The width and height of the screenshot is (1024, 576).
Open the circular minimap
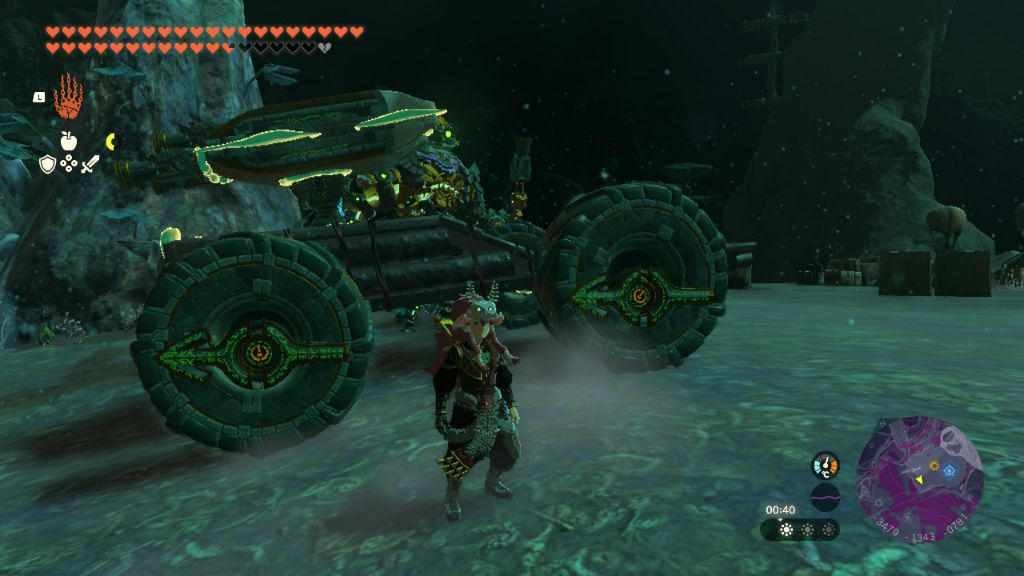pos(919,479)
